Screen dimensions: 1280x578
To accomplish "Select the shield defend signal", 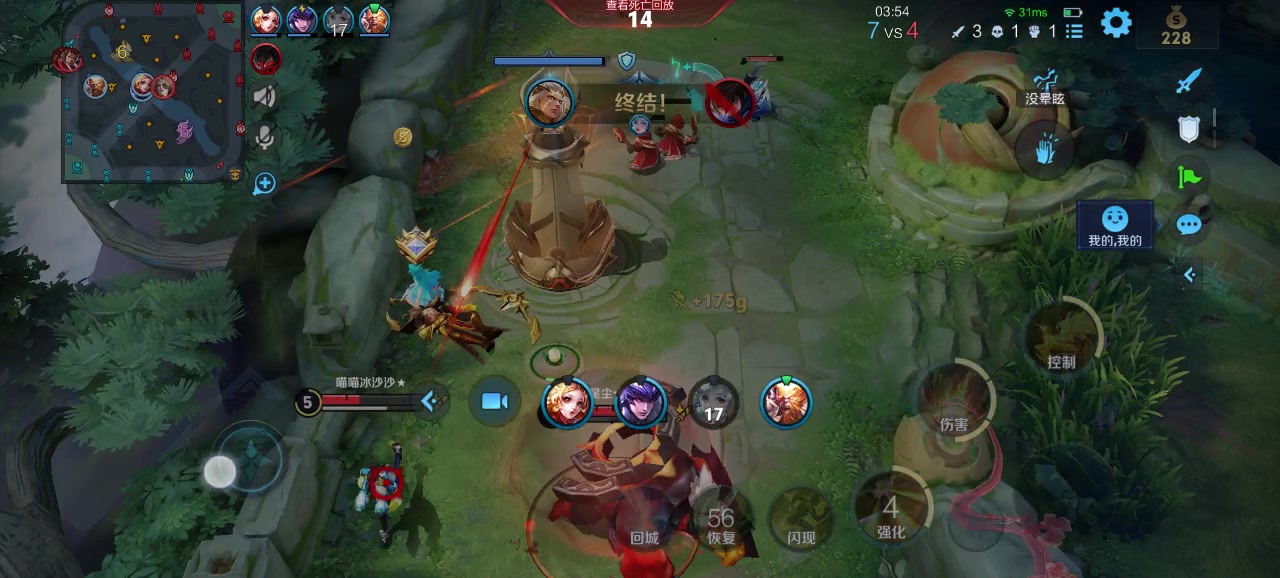I will click(1188, 128).
